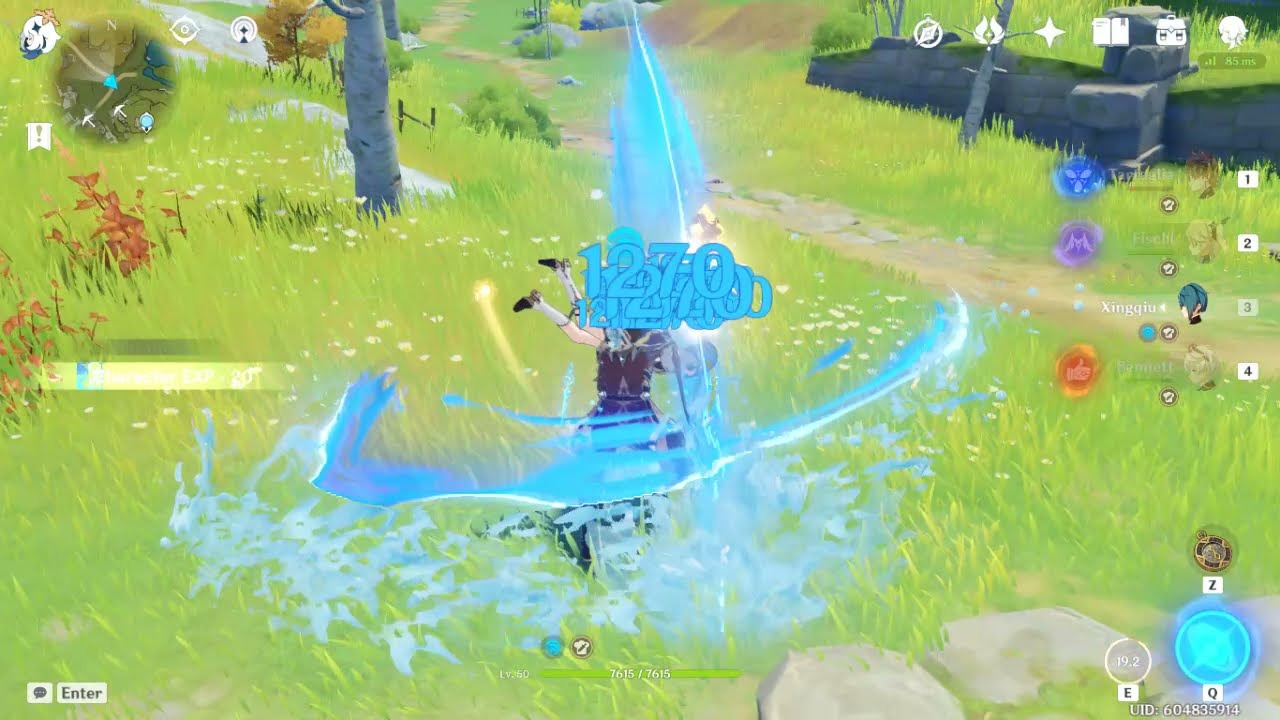
Task: Open the co-op compass icon
Action: [927, 32]
